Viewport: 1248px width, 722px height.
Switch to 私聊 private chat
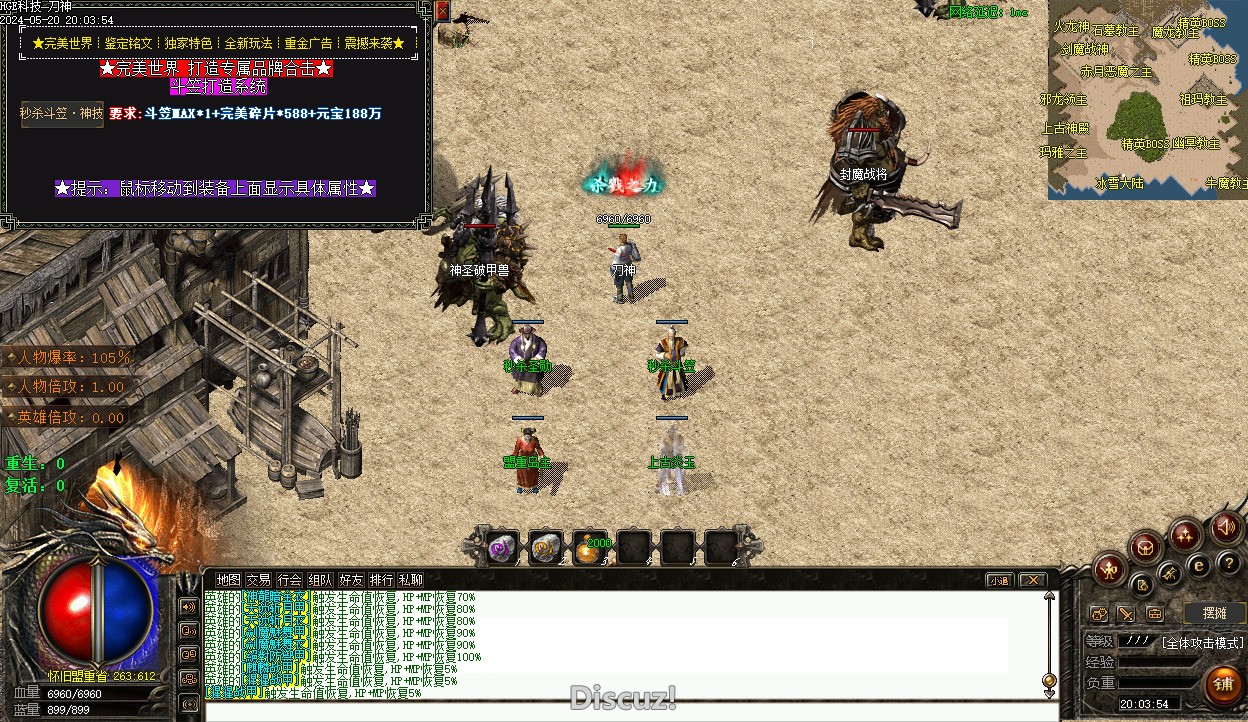[410, 579]
